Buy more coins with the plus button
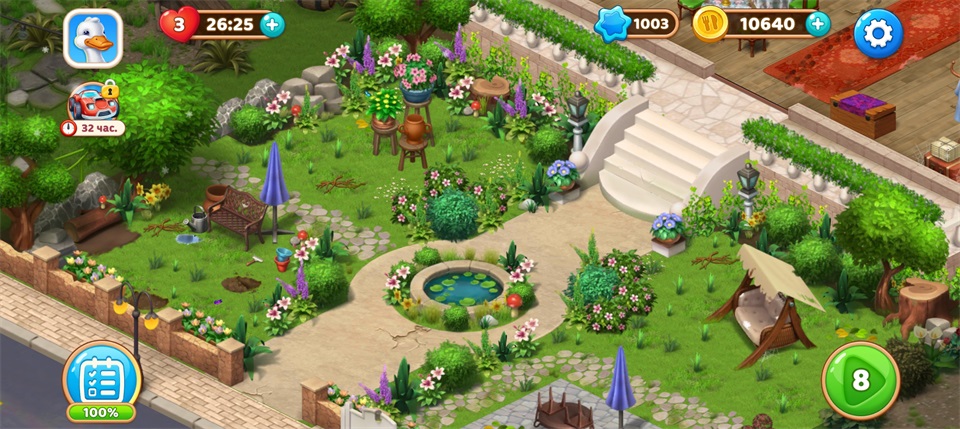The width and height of the screenshot is (960, 429). [x=818, y=25]
